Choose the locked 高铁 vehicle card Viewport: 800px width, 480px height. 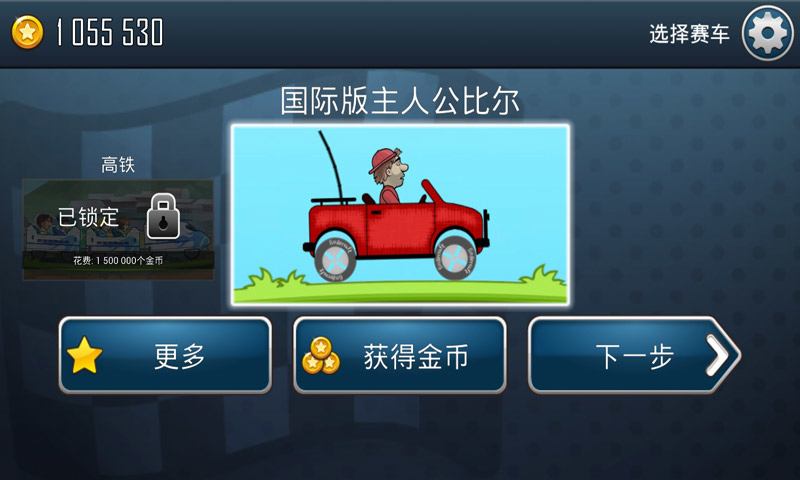118,228
